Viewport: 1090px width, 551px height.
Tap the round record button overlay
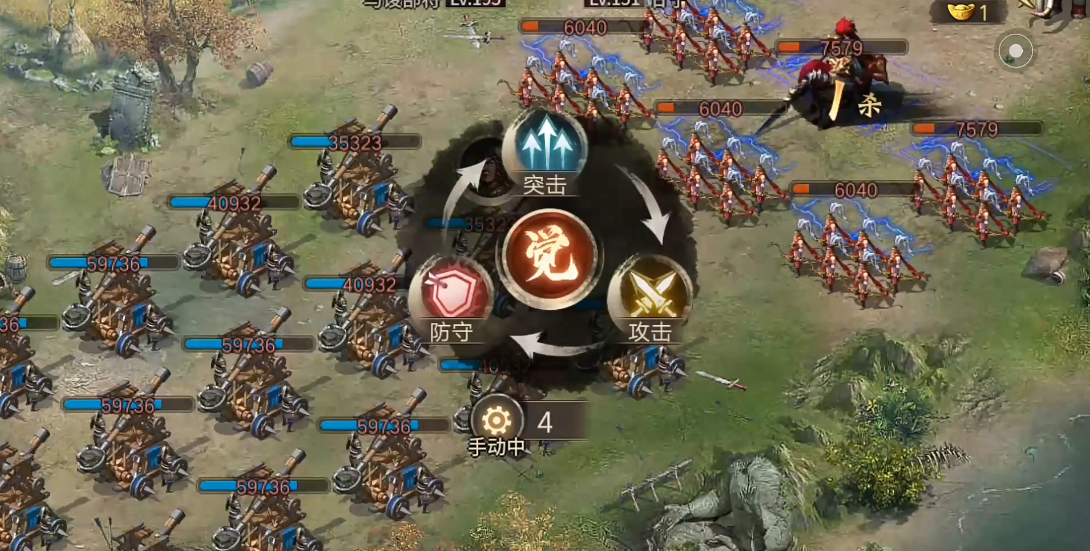click(1016, 50)
